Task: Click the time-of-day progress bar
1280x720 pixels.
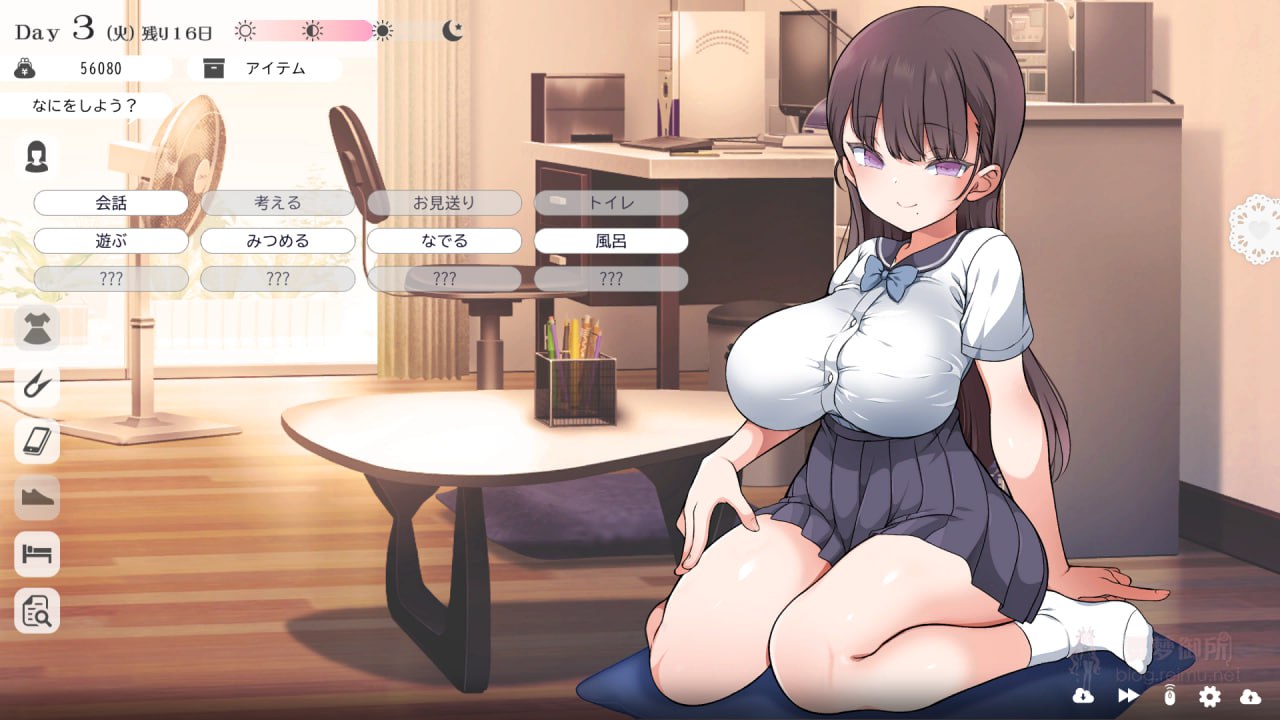Action: (x=310, y=31)
